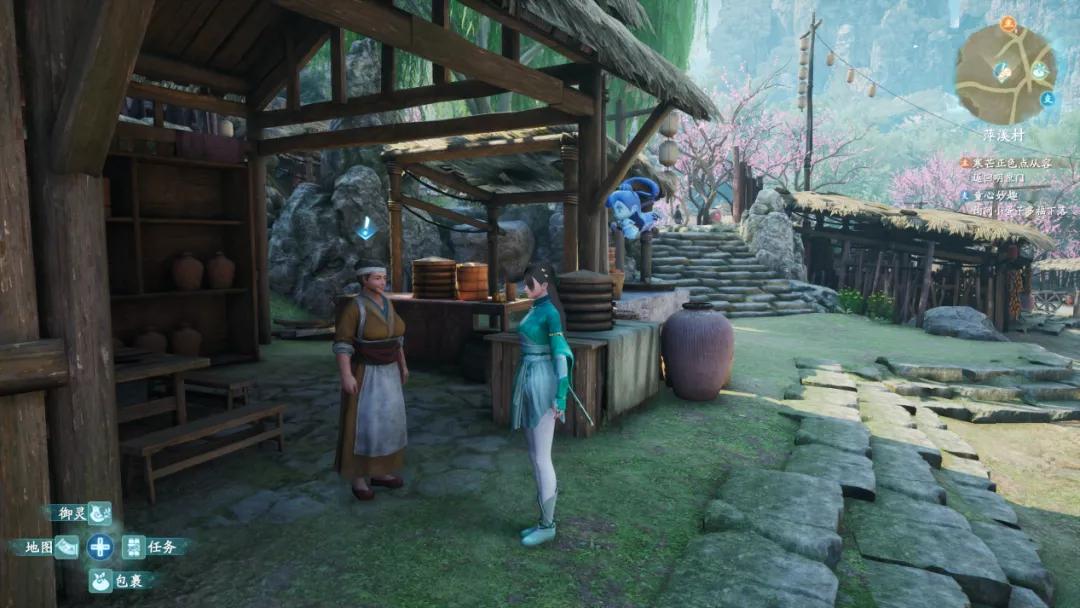1080x608 pixels.
Task: Click the blue plus quick-menu button
Action: [100, 547]
